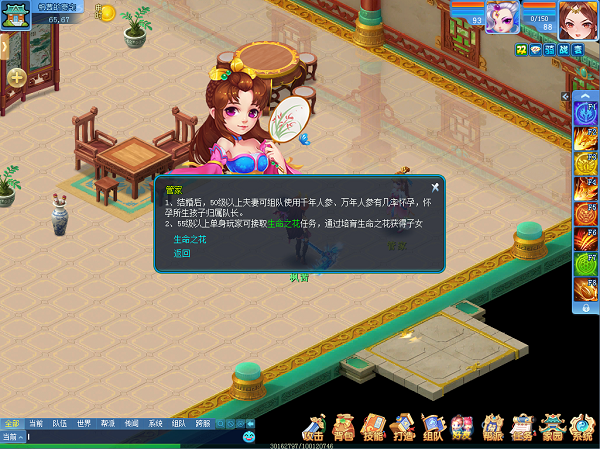Open the 技能 skills panel
The height and width of the screenshot is (449, 600).
click(x=374, y=427)
